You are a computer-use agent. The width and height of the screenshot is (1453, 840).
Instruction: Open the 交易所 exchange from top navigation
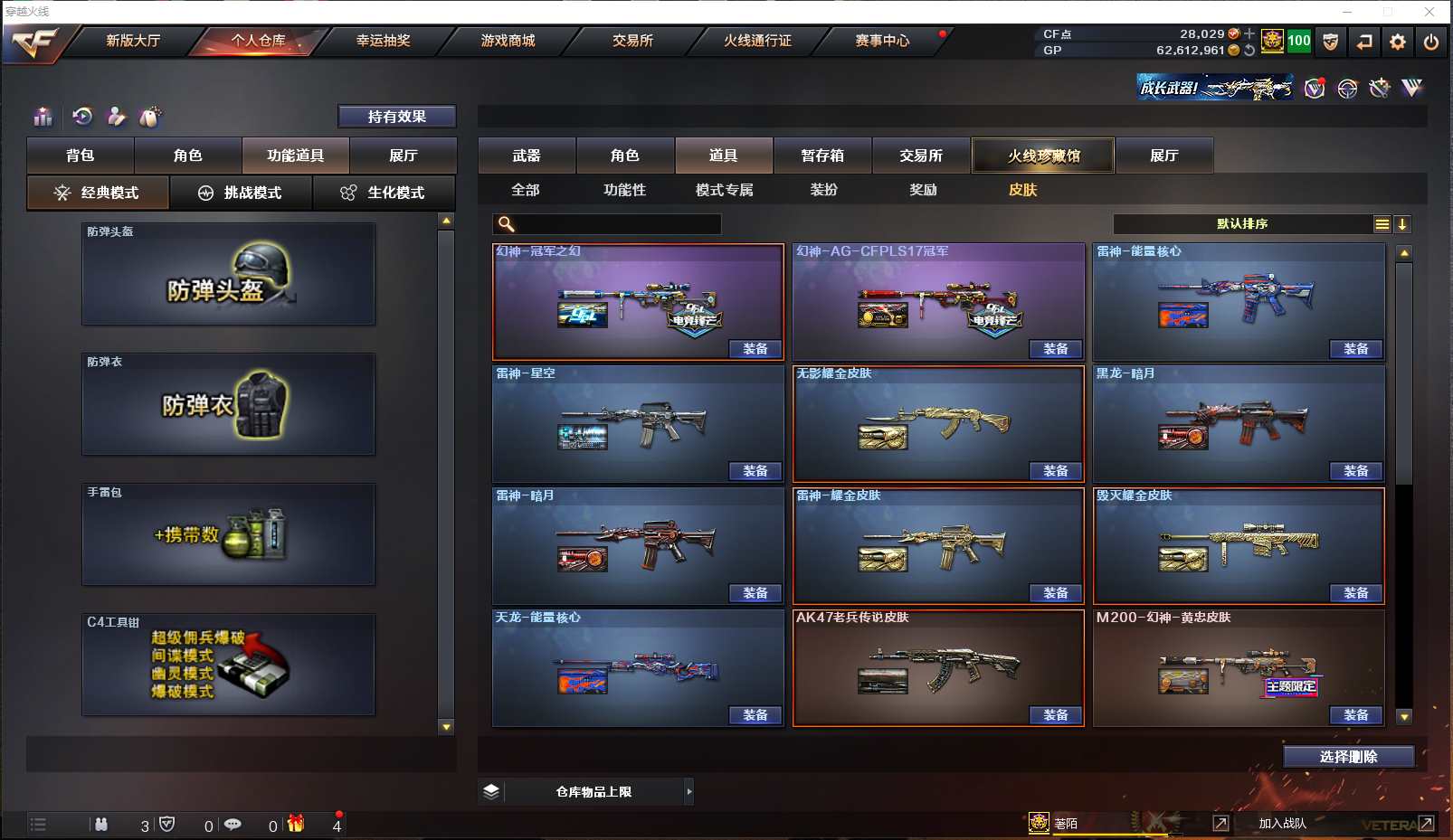632,41
